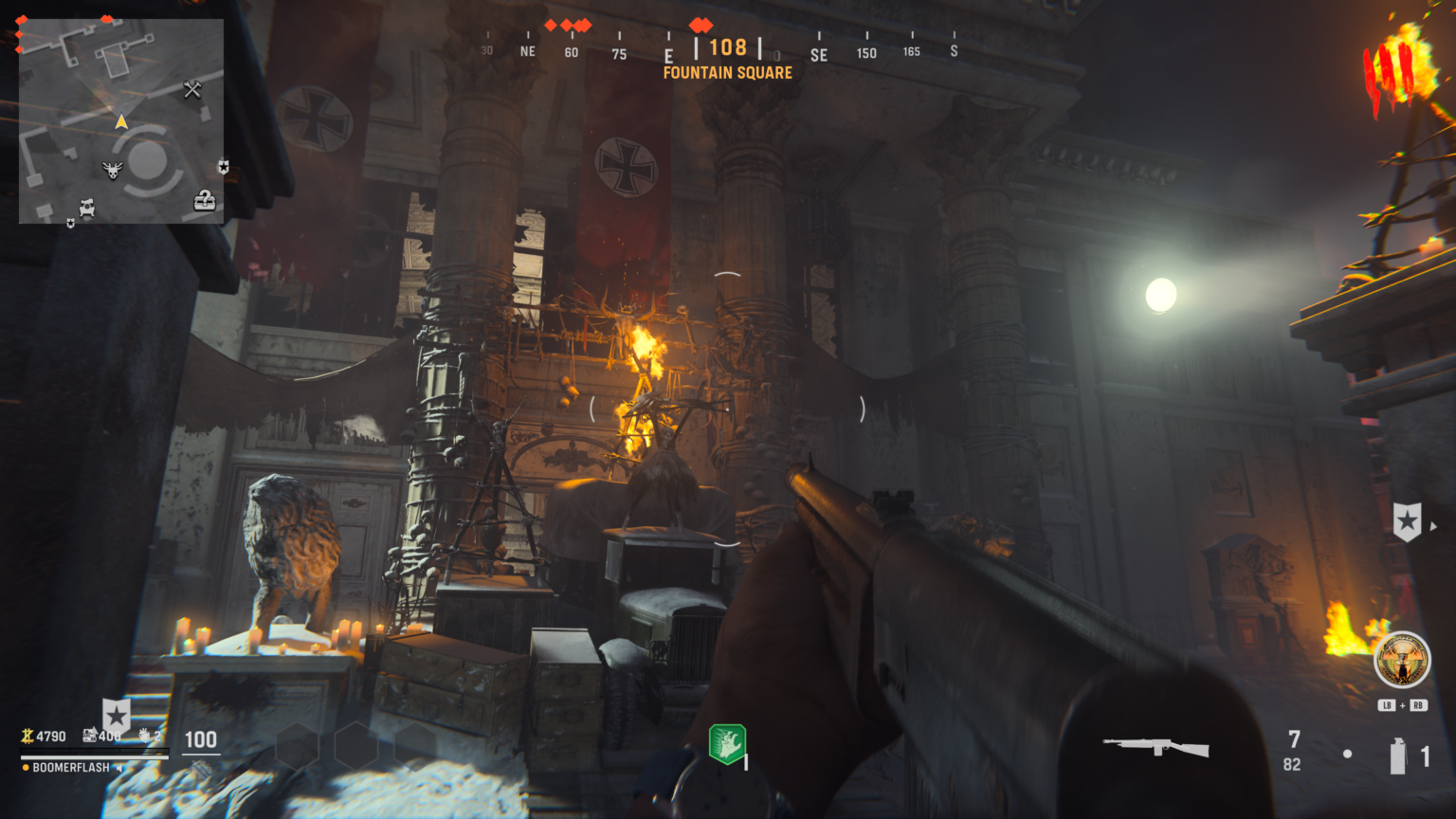Select the crafting bench icon on the minimap

click(x=192, y=90)
